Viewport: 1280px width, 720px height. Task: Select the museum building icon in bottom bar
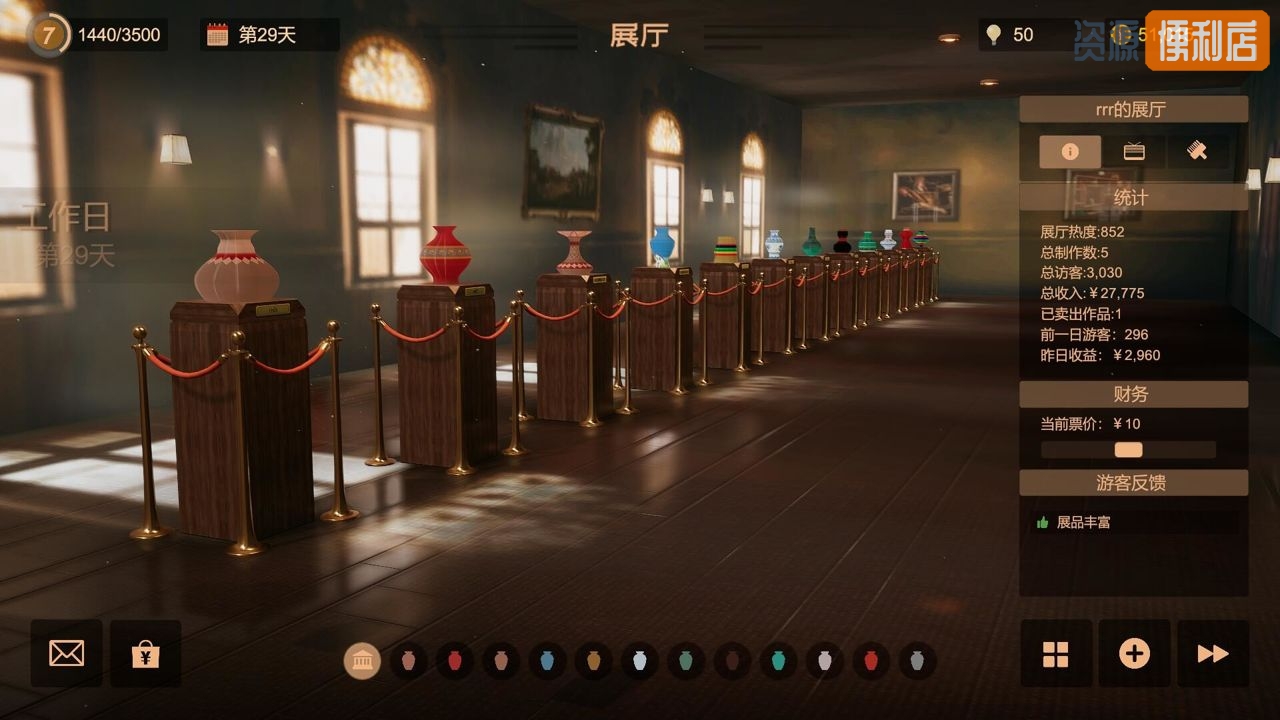(362, 661)
